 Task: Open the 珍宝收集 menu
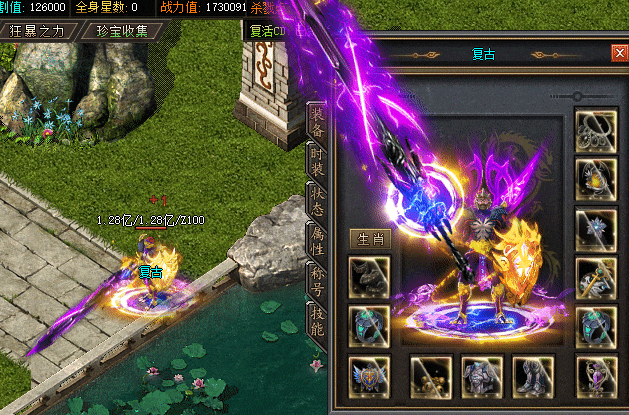123,30
